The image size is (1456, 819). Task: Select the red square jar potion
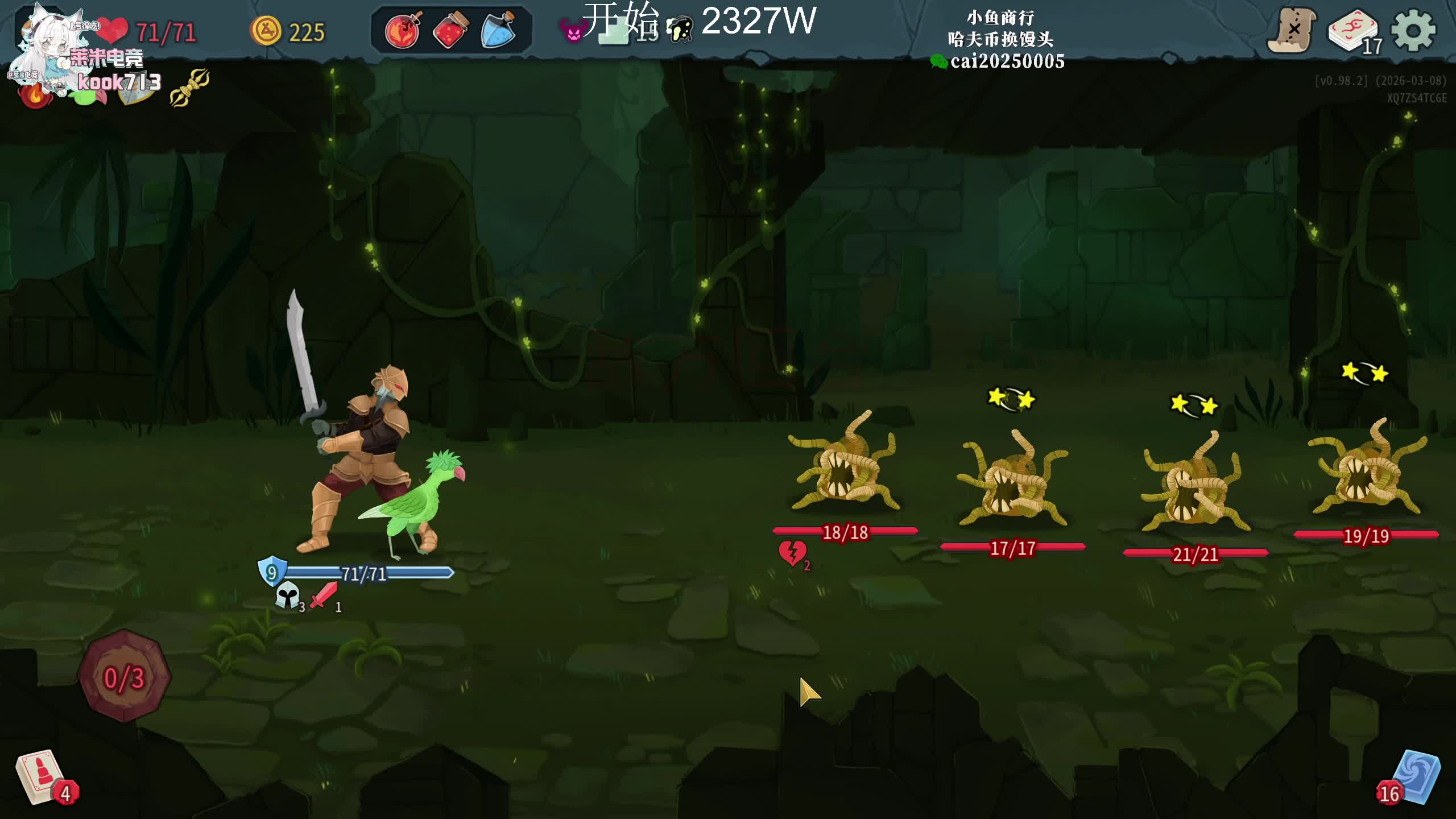tap(450, 31)
